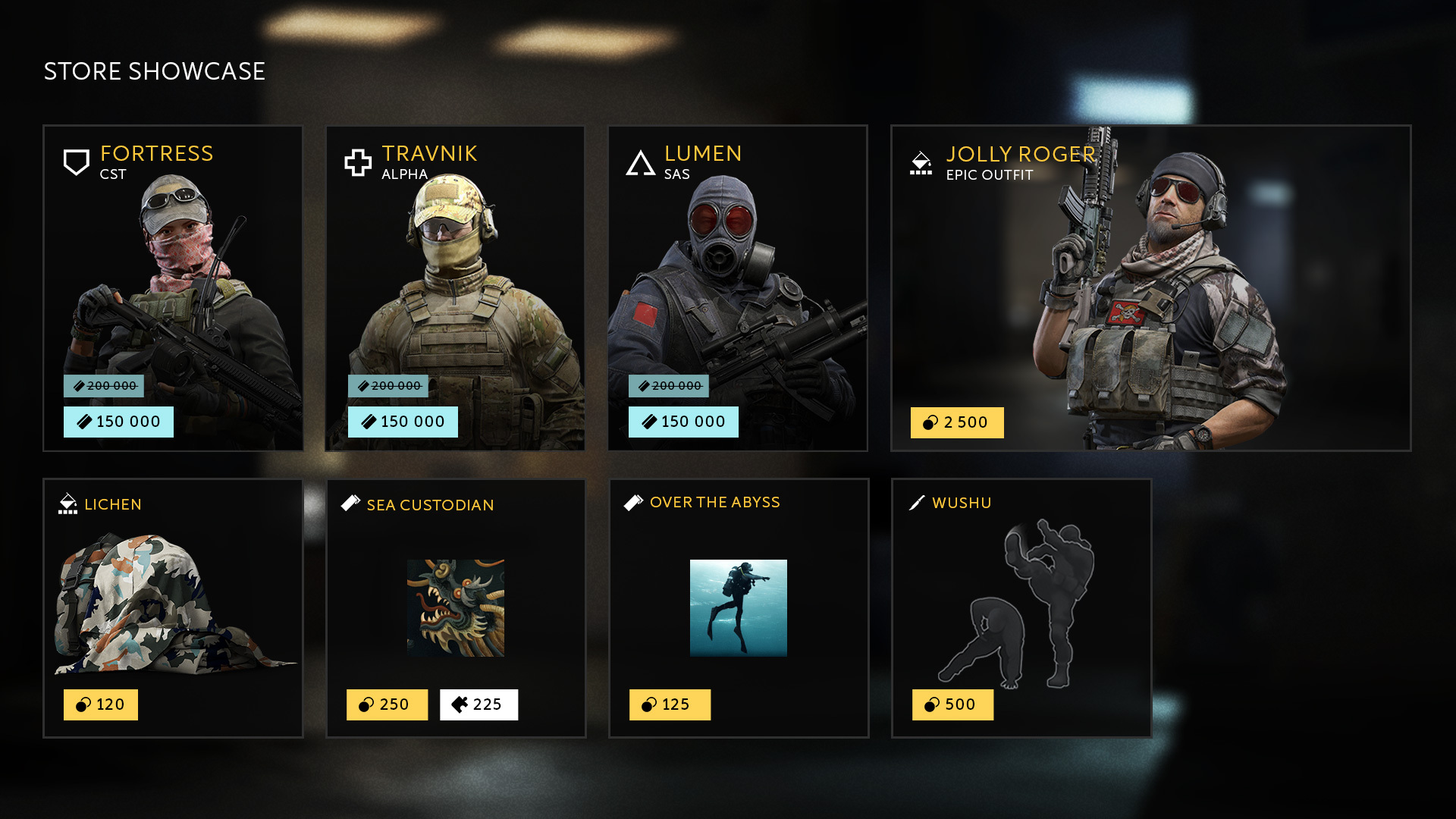View the Jolly Roger epic outfit
Viewport: 1456px width, 819px height.
pyautogui.click(x=1150, y=288)
